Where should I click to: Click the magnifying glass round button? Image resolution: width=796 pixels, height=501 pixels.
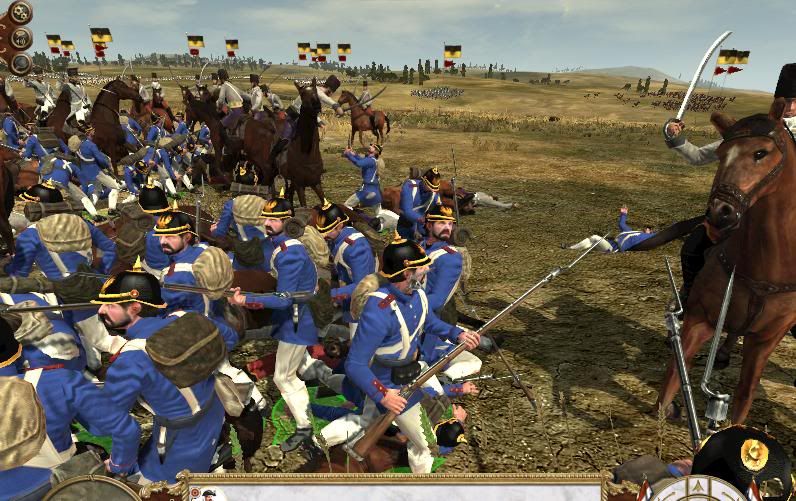coord(19,63)
